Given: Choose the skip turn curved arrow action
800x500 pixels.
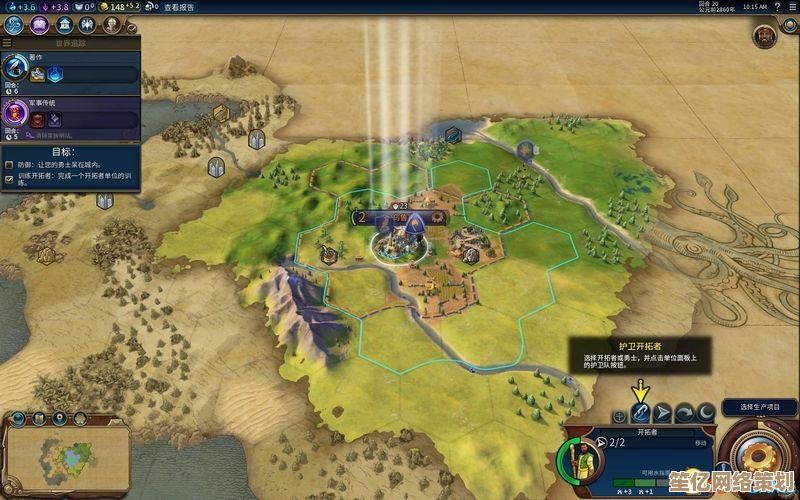Looking at the screenshot, I should point(684,412).
